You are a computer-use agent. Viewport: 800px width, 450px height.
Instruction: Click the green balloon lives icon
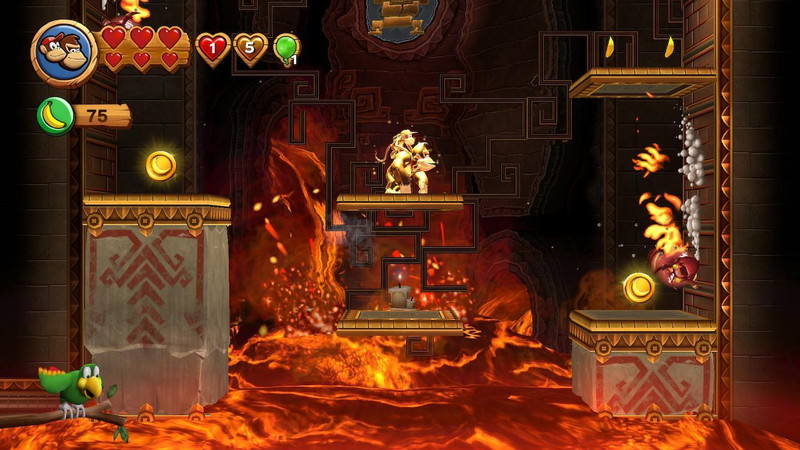(286, 47)
